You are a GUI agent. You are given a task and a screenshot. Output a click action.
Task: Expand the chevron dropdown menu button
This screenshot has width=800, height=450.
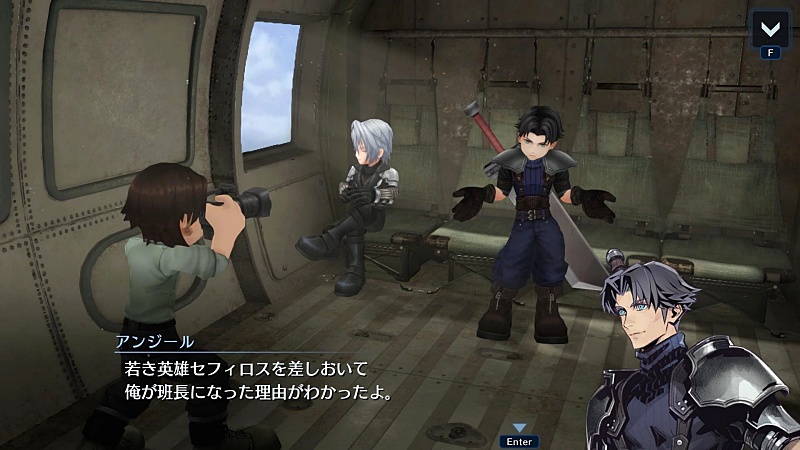tap(770, 27)
